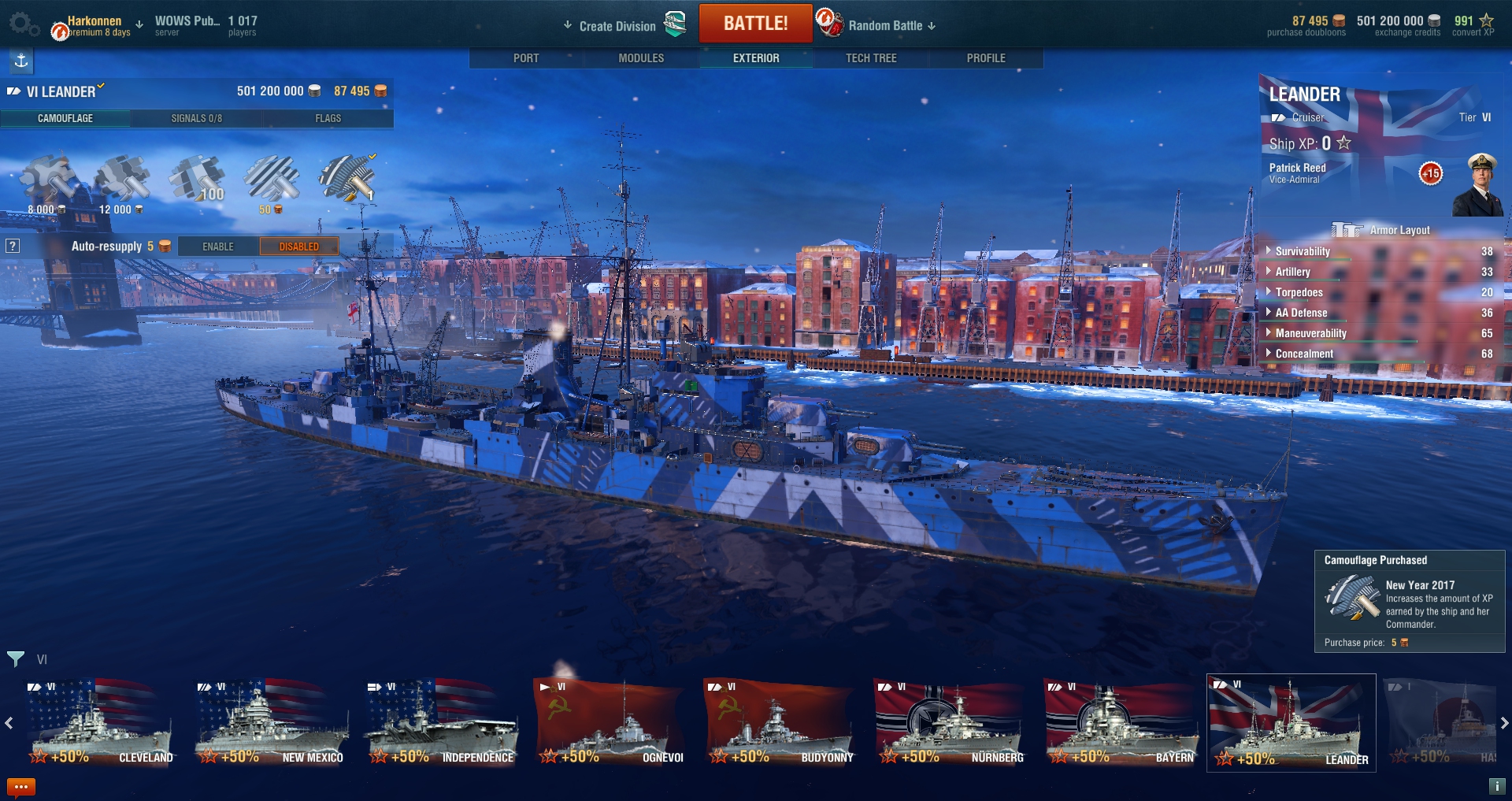The width and height of the screenshot is (1512, 801).
Task: Pick the Nürnberg ship from the carousel
Action: [x=950, y=723]
